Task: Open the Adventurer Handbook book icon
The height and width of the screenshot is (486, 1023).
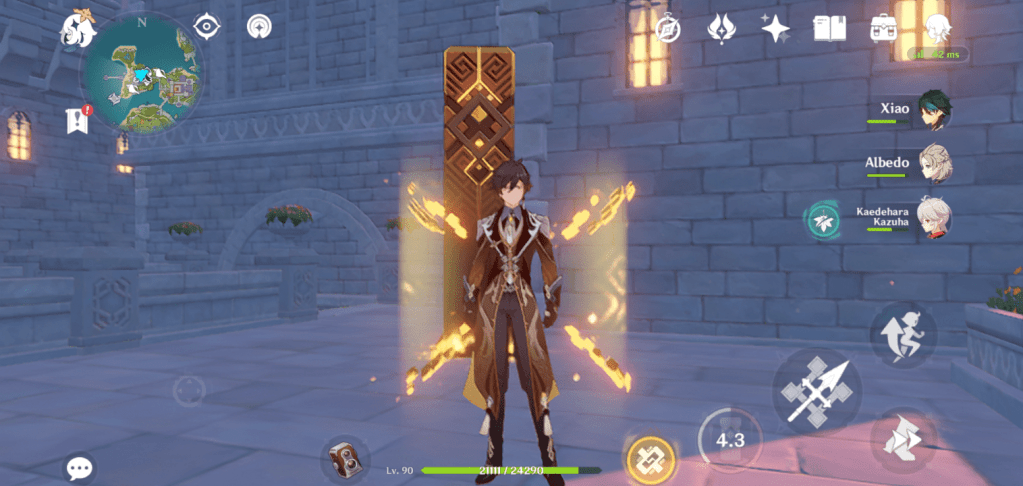Action: tap(829, 28)
